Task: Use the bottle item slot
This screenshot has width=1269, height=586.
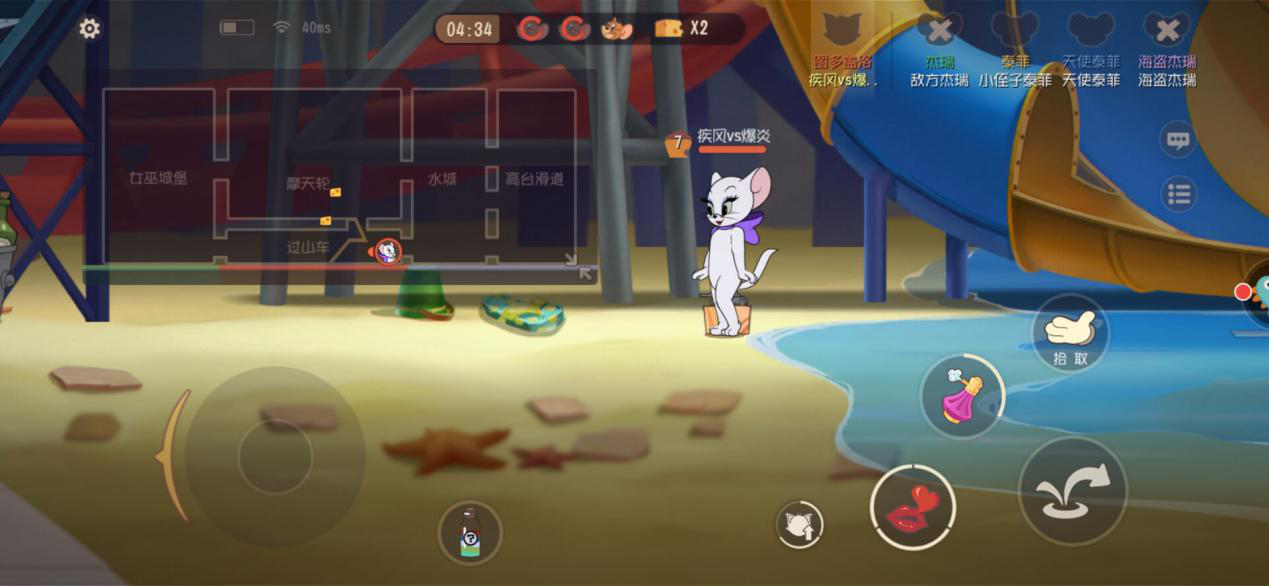Action: coord(470,532)
